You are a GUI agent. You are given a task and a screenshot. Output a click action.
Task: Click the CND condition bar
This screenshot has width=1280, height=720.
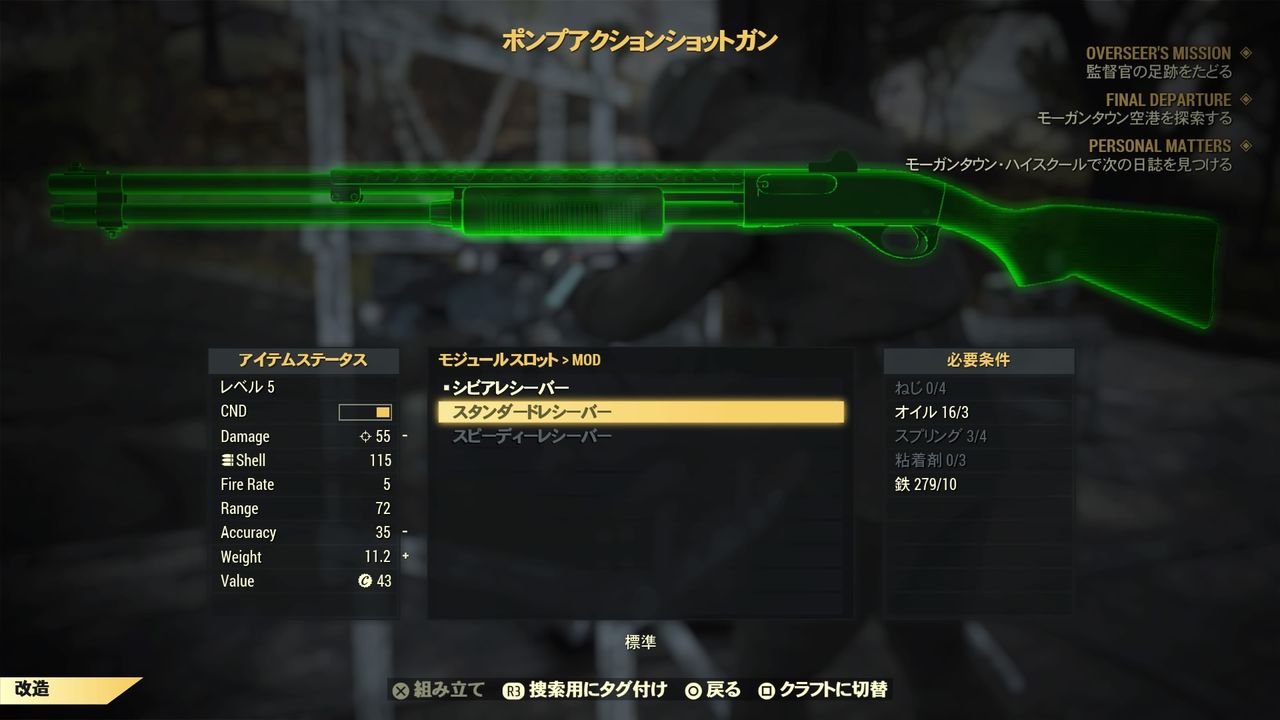click(x=363, y=411)
